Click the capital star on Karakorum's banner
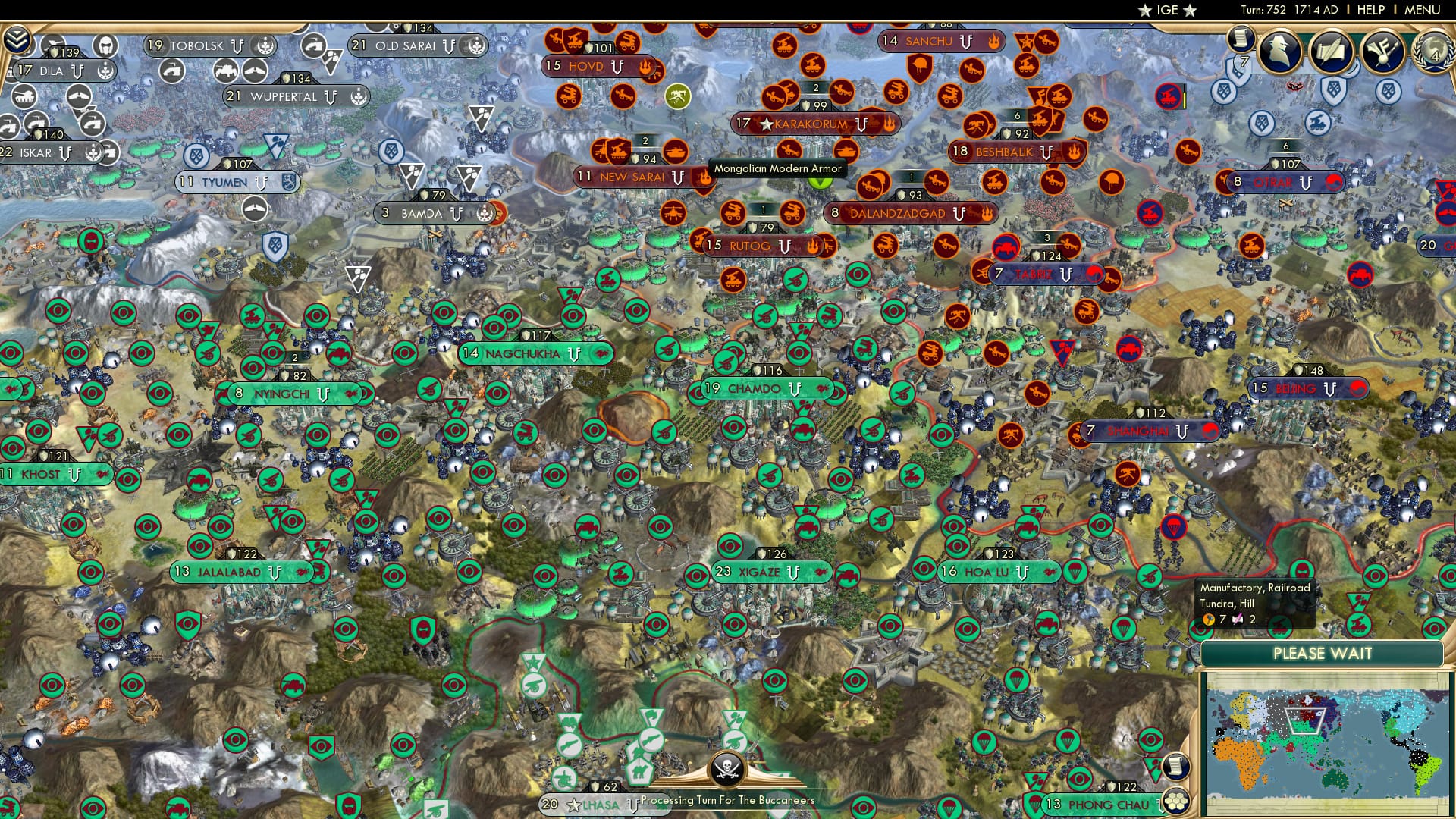This screenshot has width=1456, height=819. tap(766, 124)
